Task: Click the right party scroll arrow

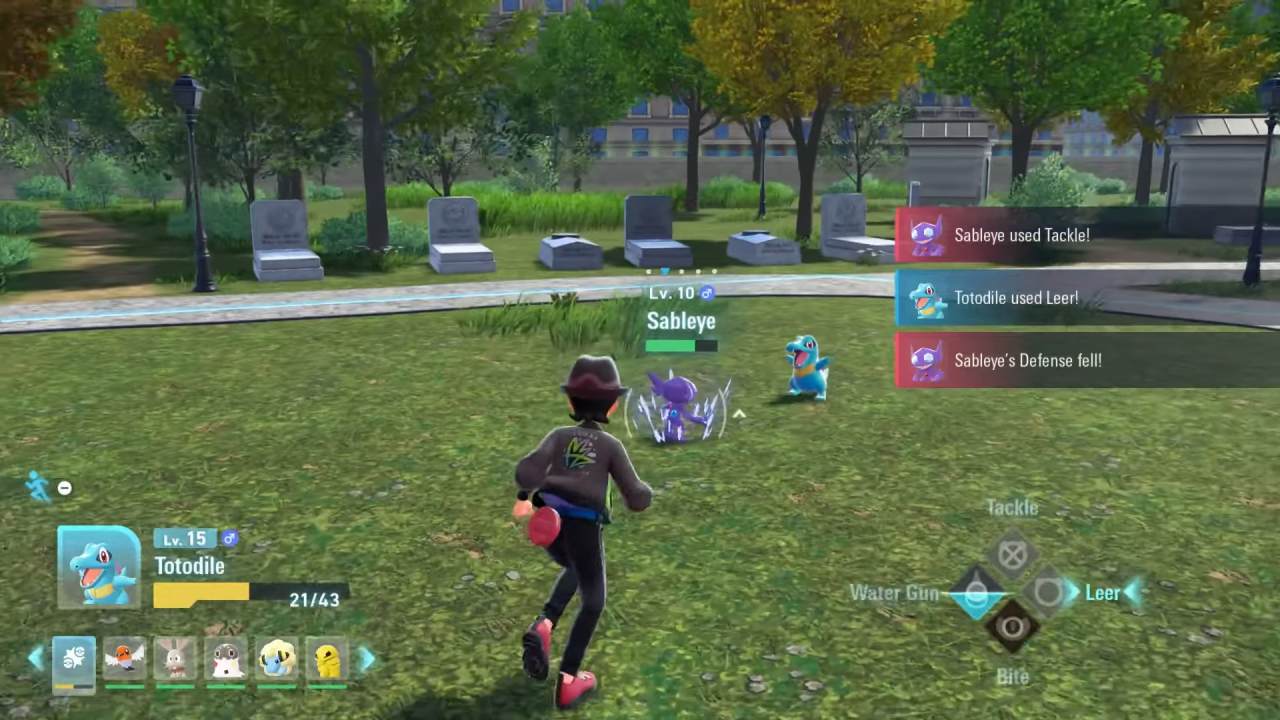Action: point(367,658)
